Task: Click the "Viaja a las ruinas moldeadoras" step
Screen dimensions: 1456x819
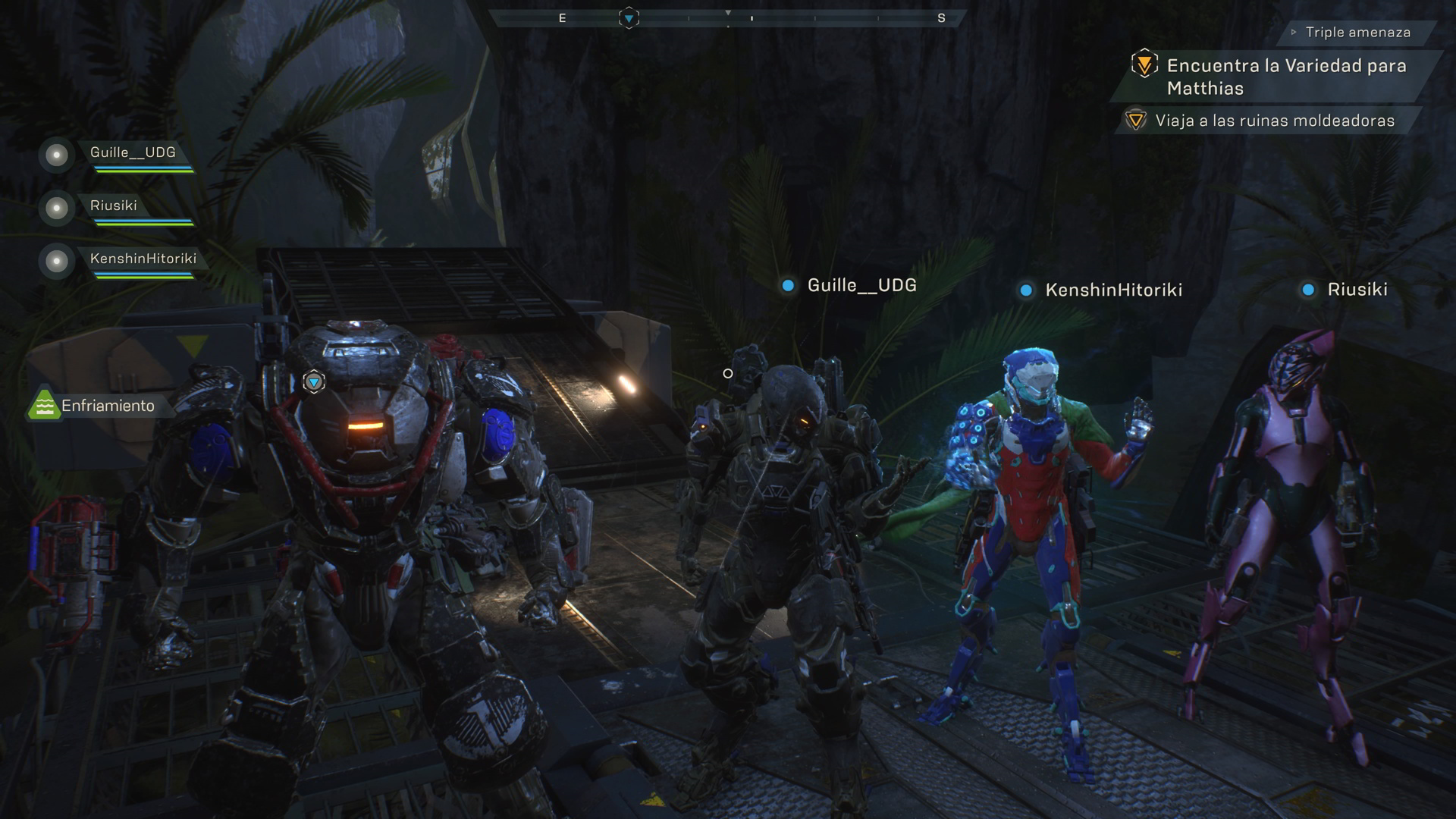Action: [x=1274, y=121]
